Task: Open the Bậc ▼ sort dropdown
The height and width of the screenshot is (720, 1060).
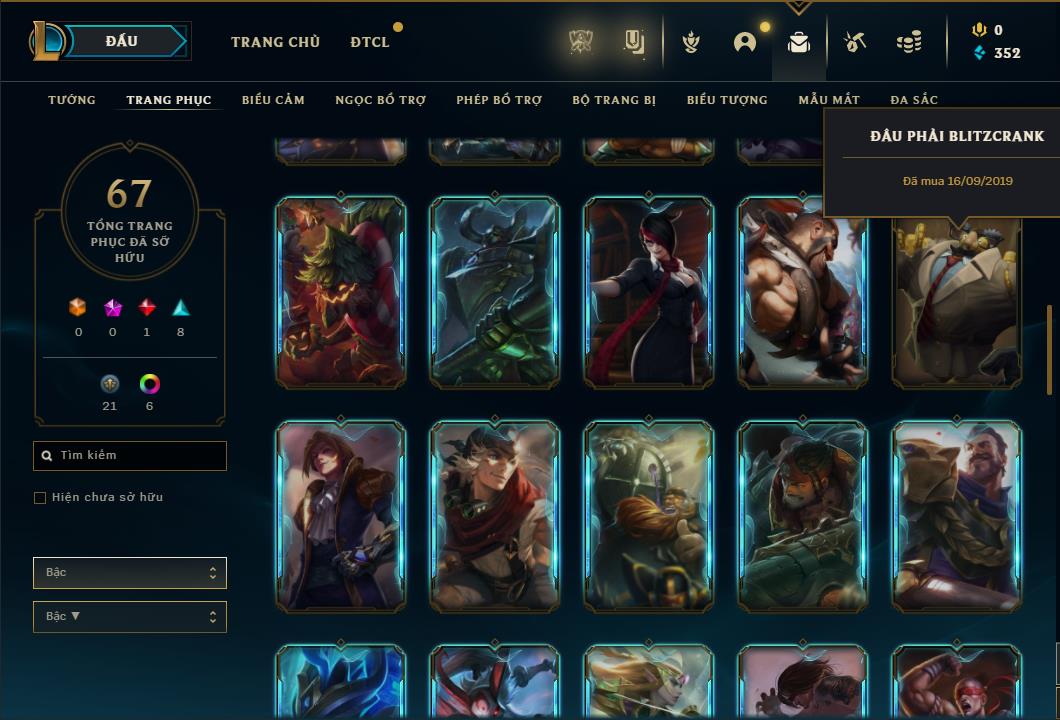Action: pos(130,617)
